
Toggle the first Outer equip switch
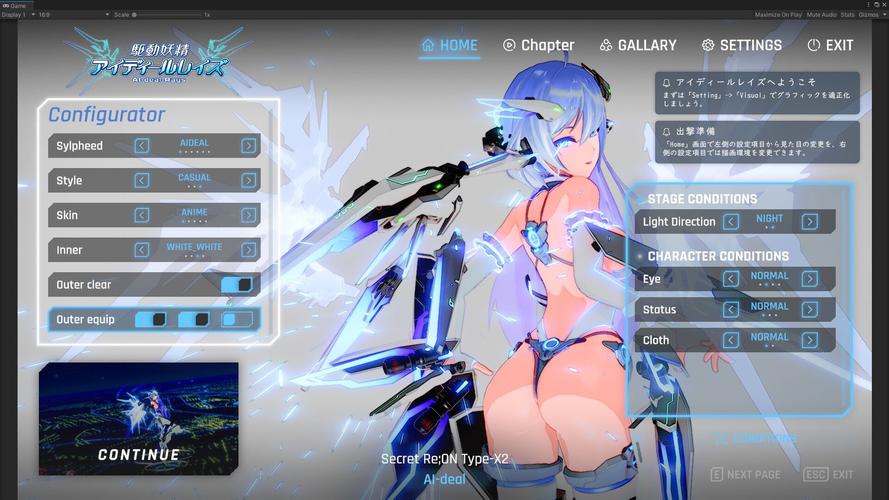tap(150, 320)
